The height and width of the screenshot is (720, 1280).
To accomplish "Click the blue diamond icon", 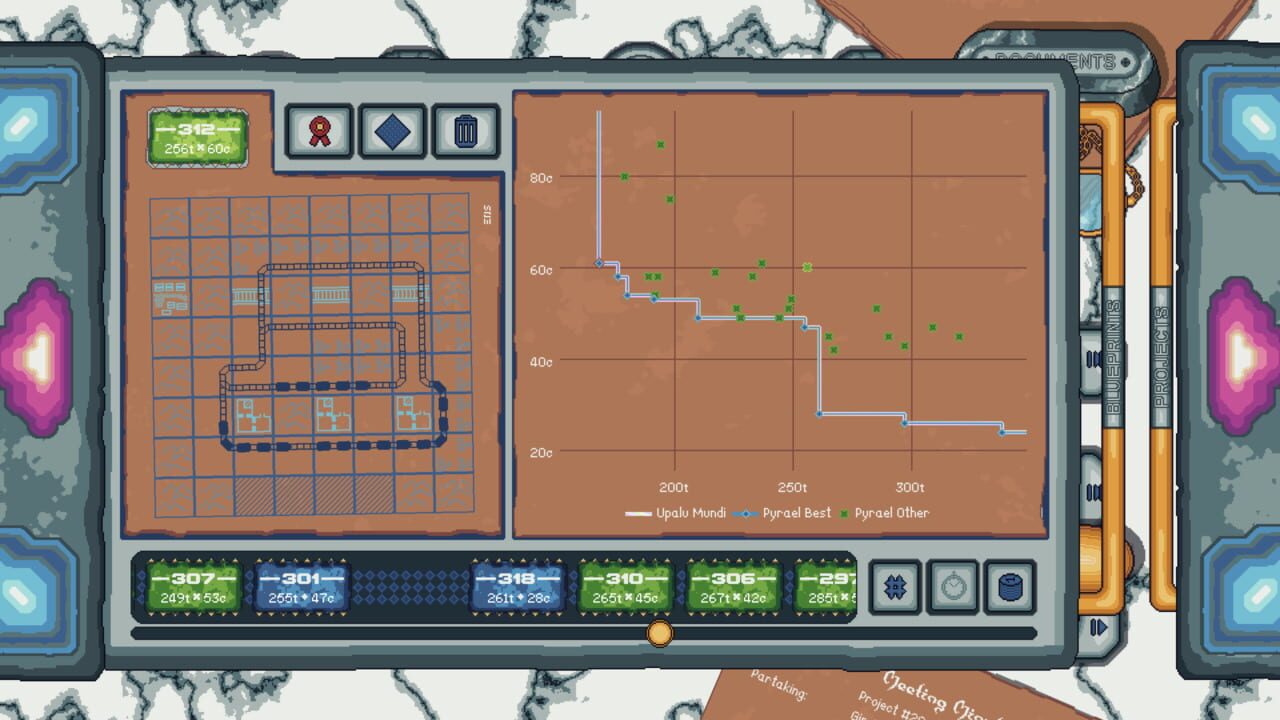I will tap(392, 131).
